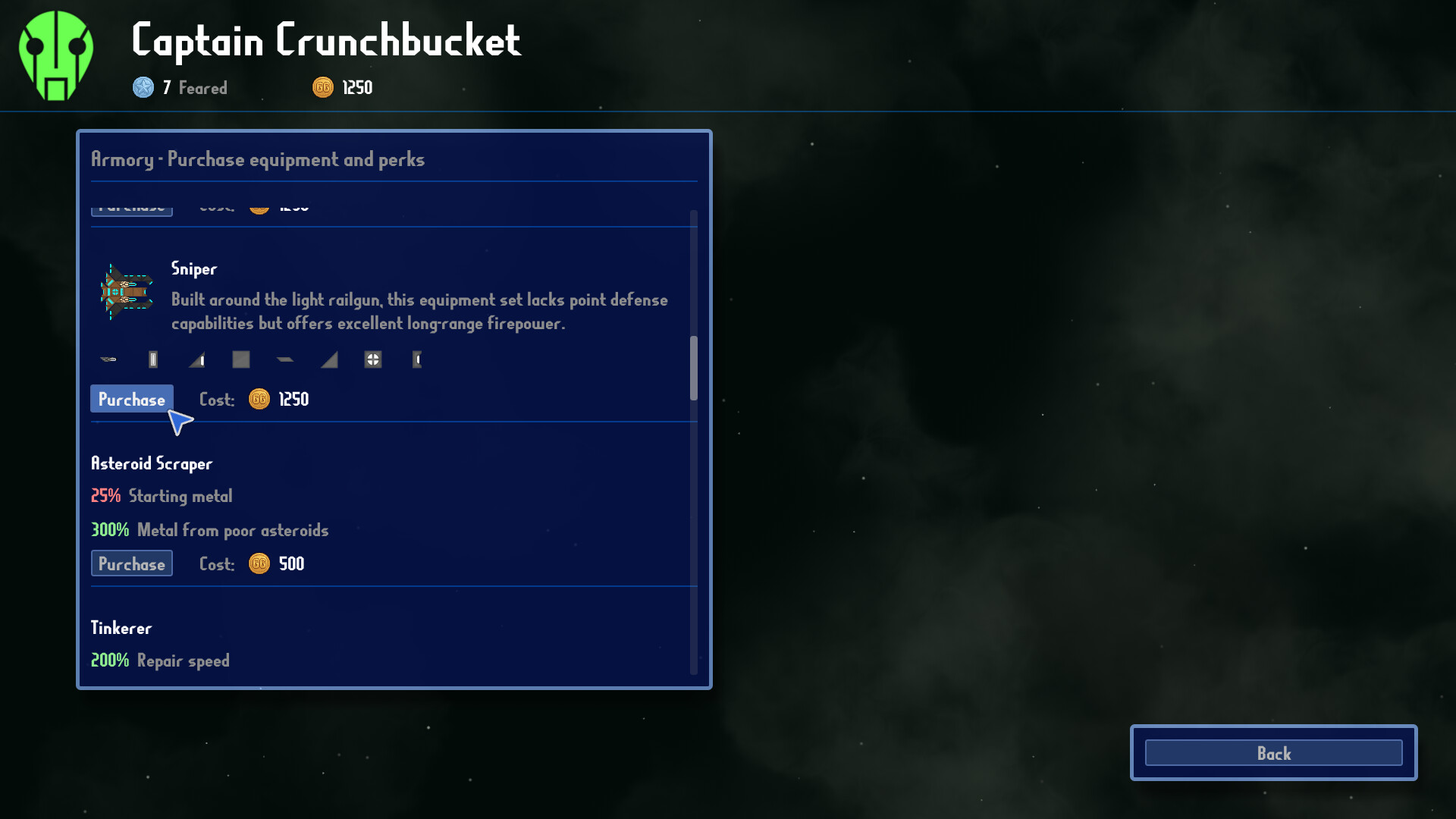Click the coin icon next to 1250 balance
The width and height of the screenshot is (1456, 819).
(x=322, y=87)
